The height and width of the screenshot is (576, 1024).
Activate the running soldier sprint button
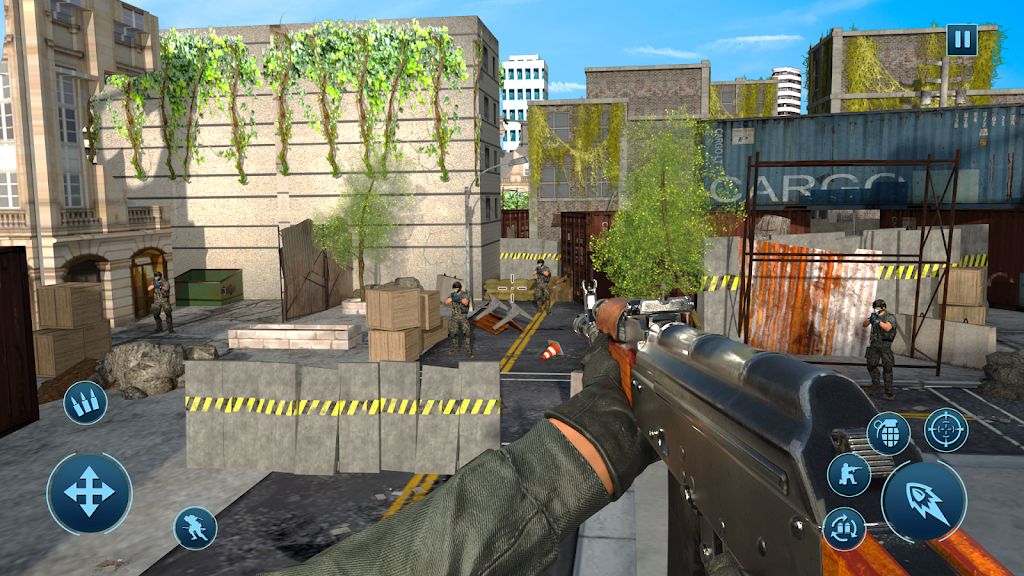click(195, 527)
